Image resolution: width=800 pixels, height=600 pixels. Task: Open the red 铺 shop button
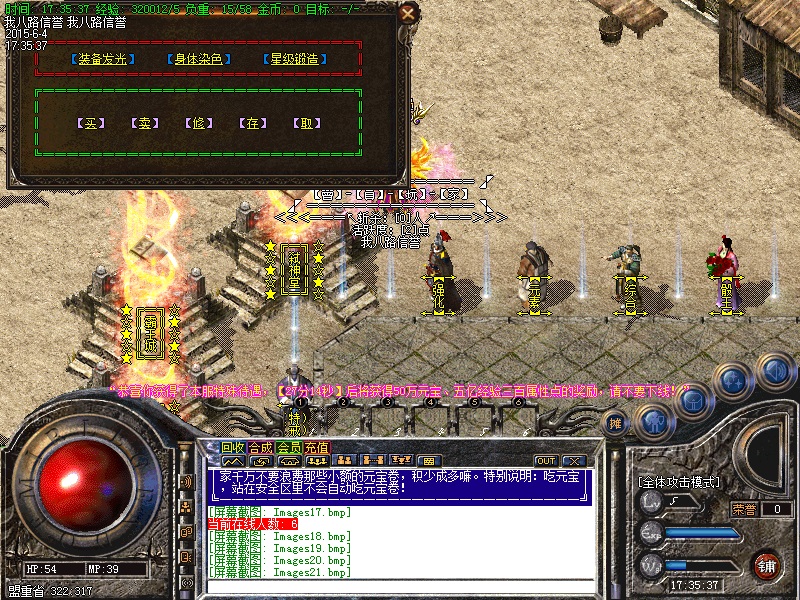(x=767, y=564)
